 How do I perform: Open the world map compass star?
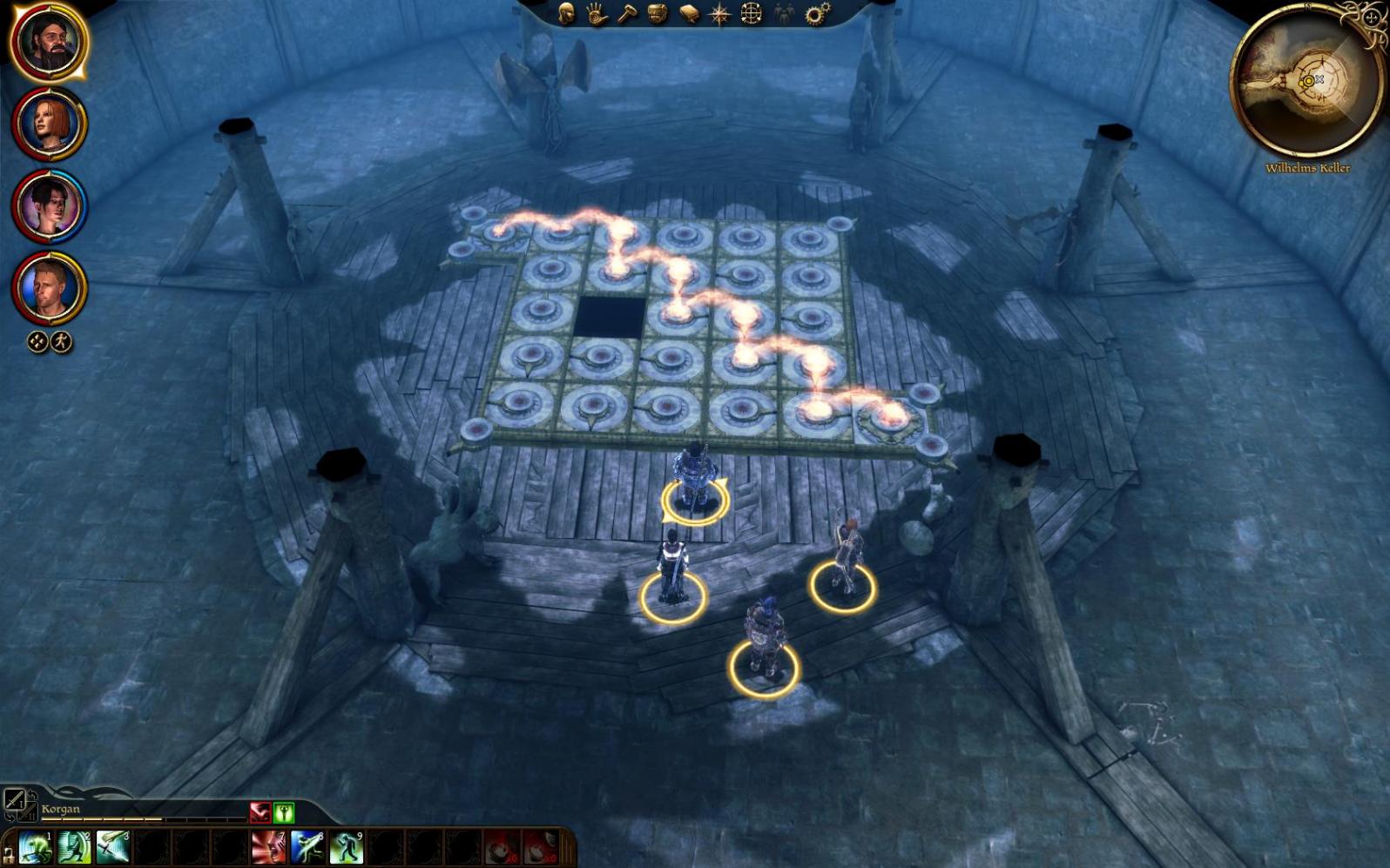click(720, 13)
